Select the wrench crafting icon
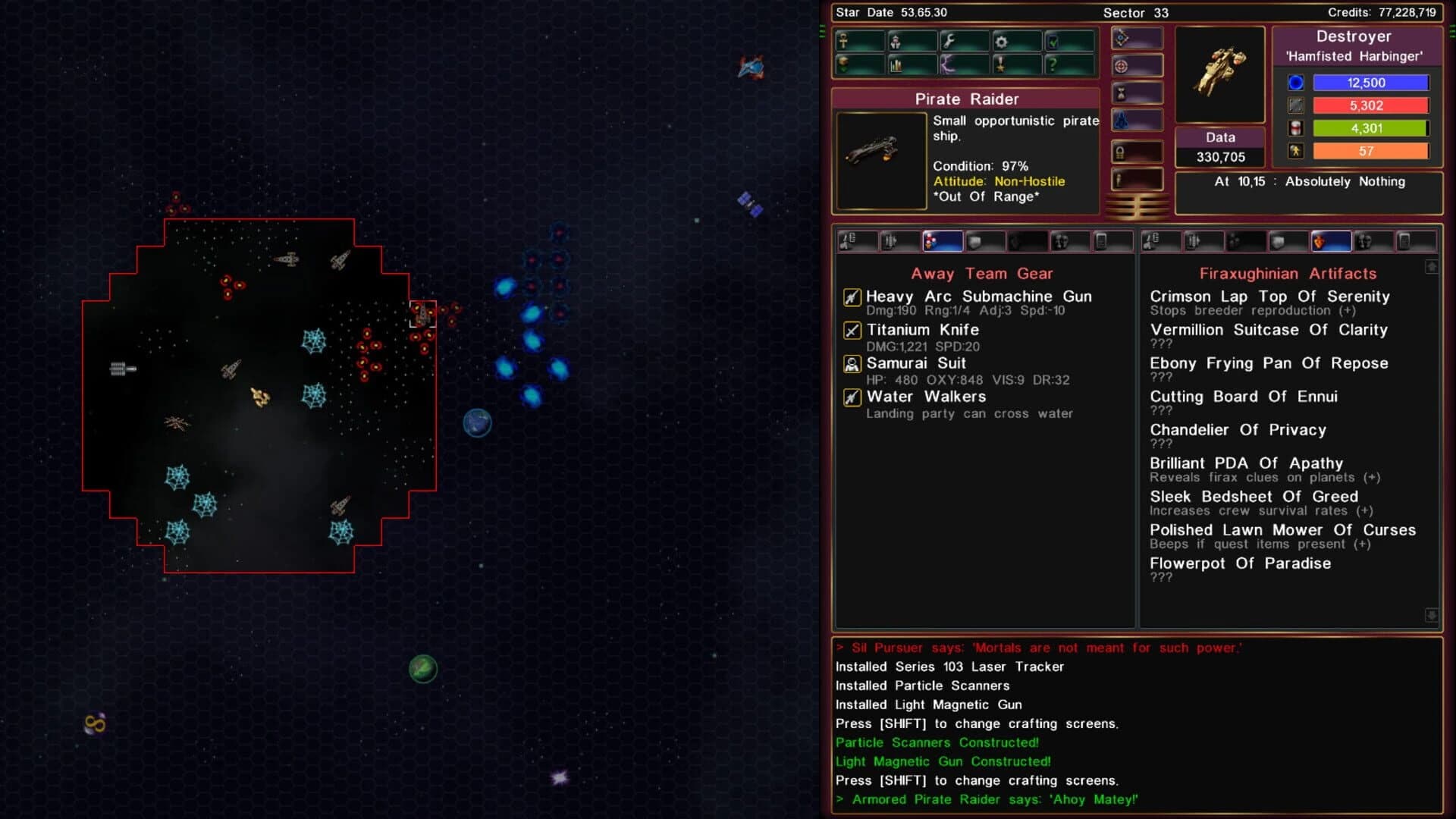This screenshot has width=1456, height=819. pyautogui.click(x=949, y=42)
